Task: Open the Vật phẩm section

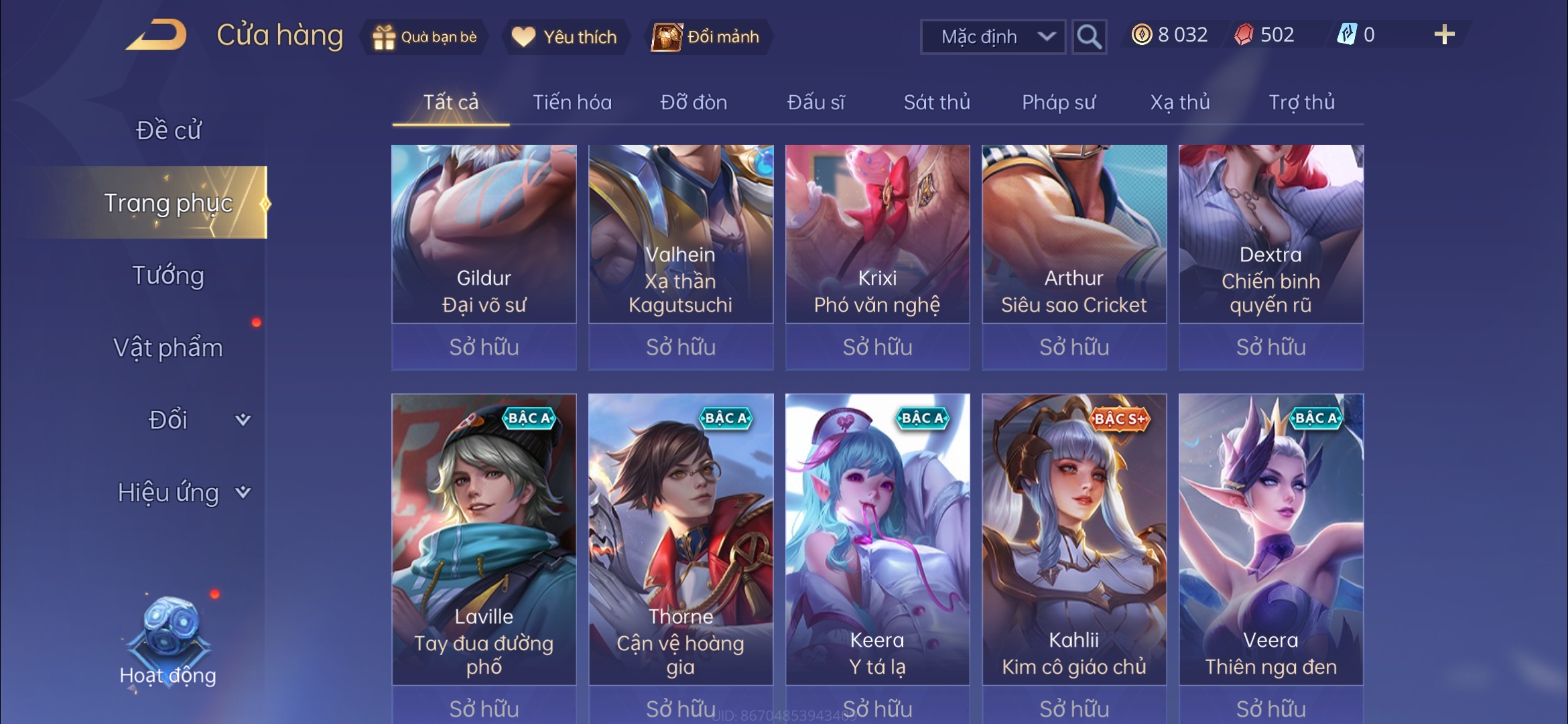Action: click(x=168, y=348)
